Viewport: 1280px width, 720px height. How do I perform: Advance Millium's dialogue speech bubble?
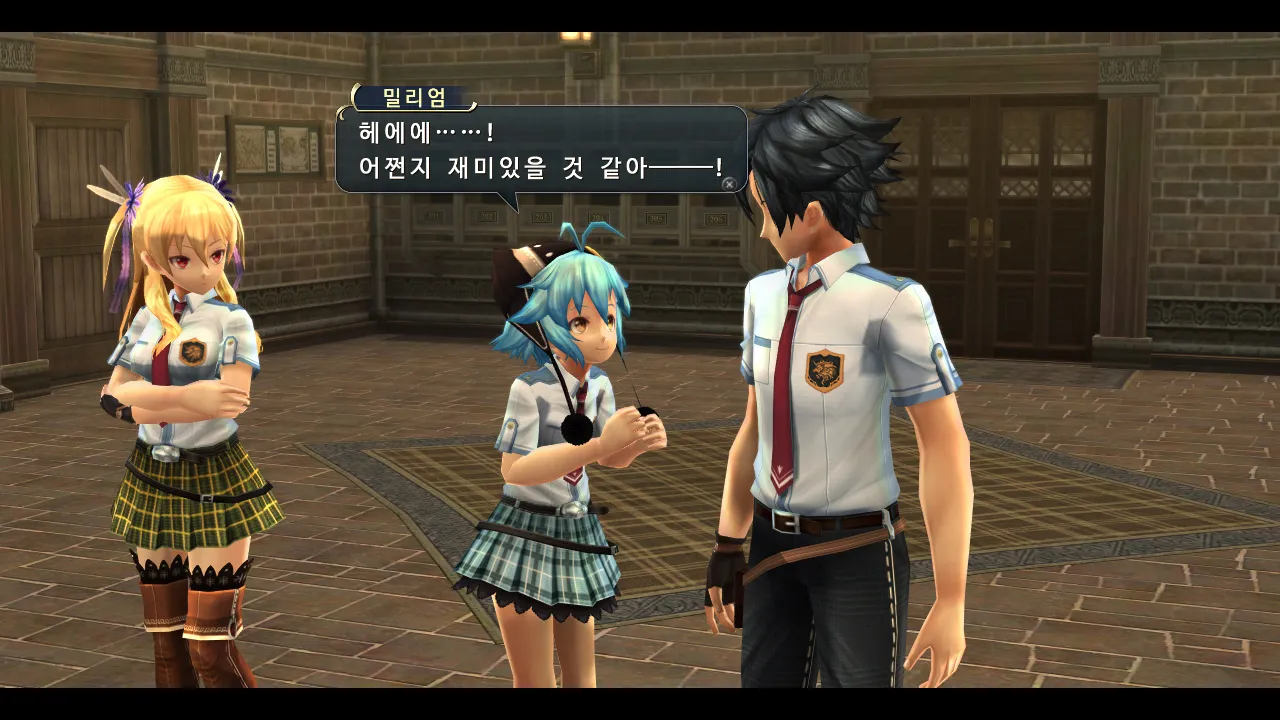729,183
